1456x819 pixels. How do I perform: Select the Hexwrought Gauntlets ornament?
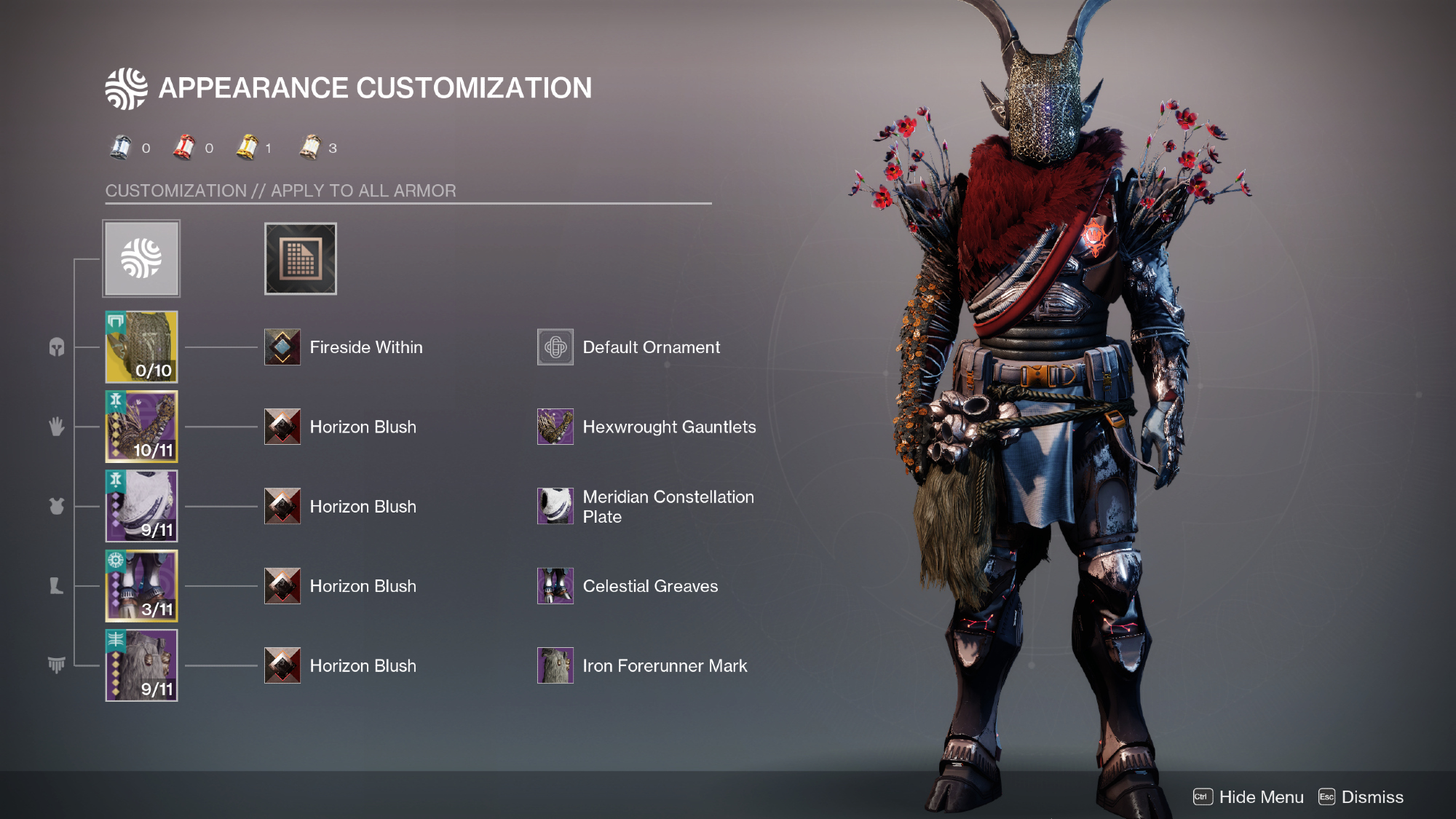(555, 427)
